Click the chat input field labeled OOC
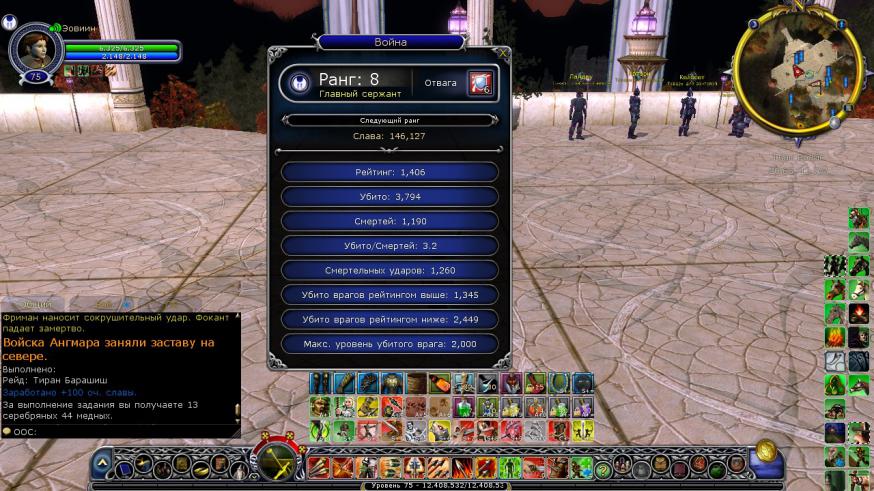 tap(120, 431)
